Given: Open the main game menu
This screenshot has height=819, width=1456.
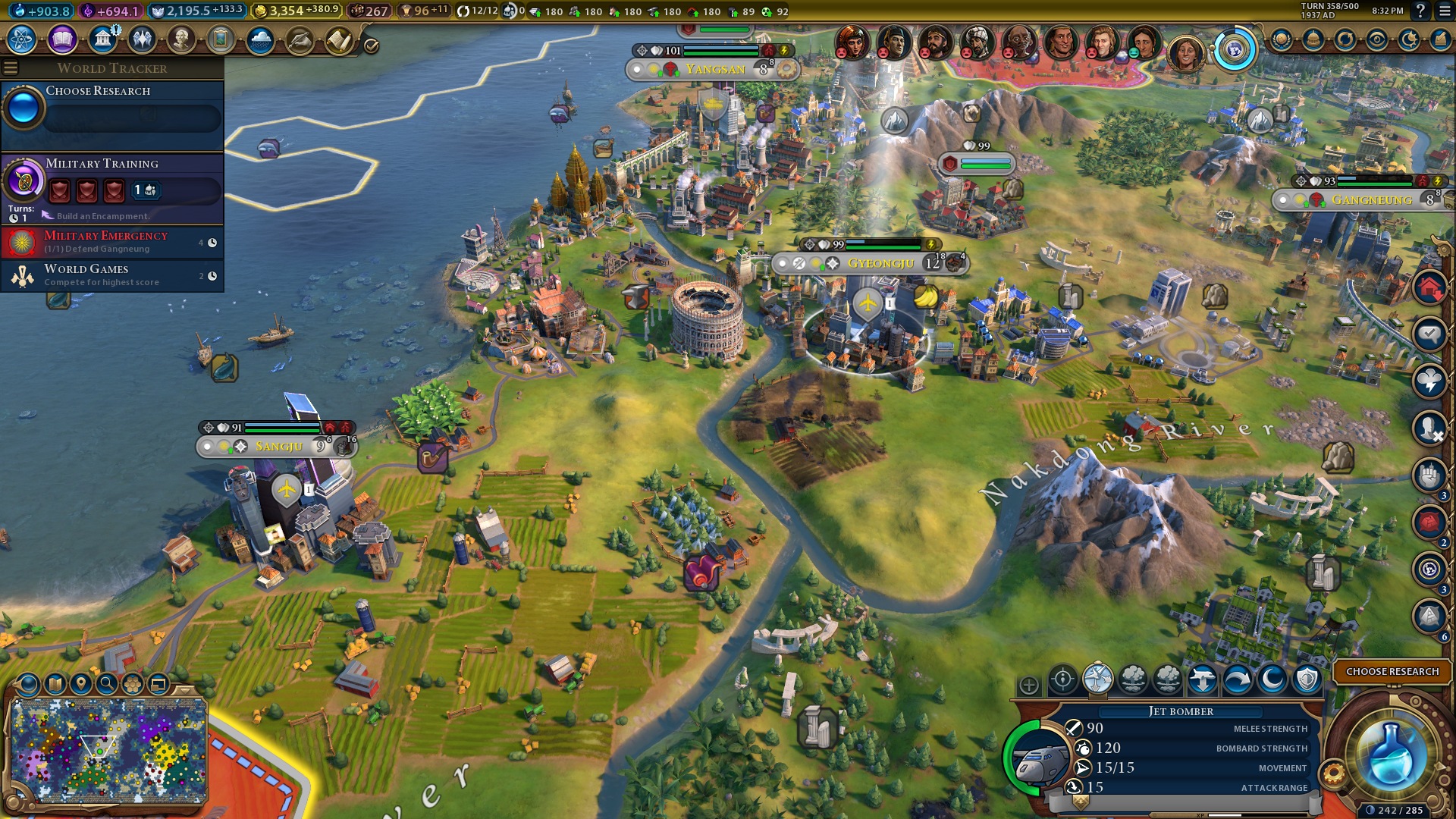Looking at the screenshot, I should click(1445, 11).
